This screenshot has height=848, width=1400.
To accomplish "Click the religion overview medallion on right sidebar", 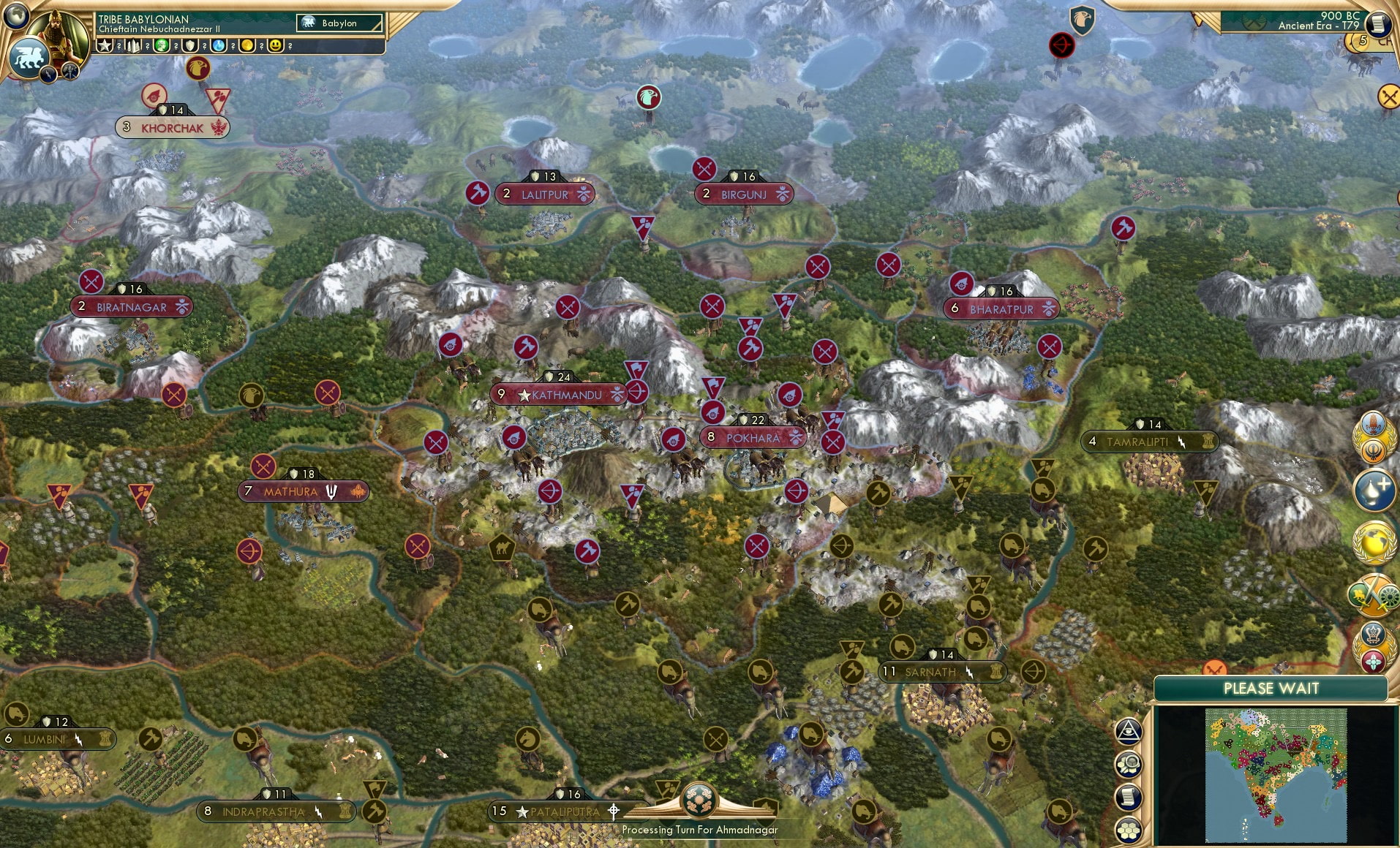I will 1371,433.
